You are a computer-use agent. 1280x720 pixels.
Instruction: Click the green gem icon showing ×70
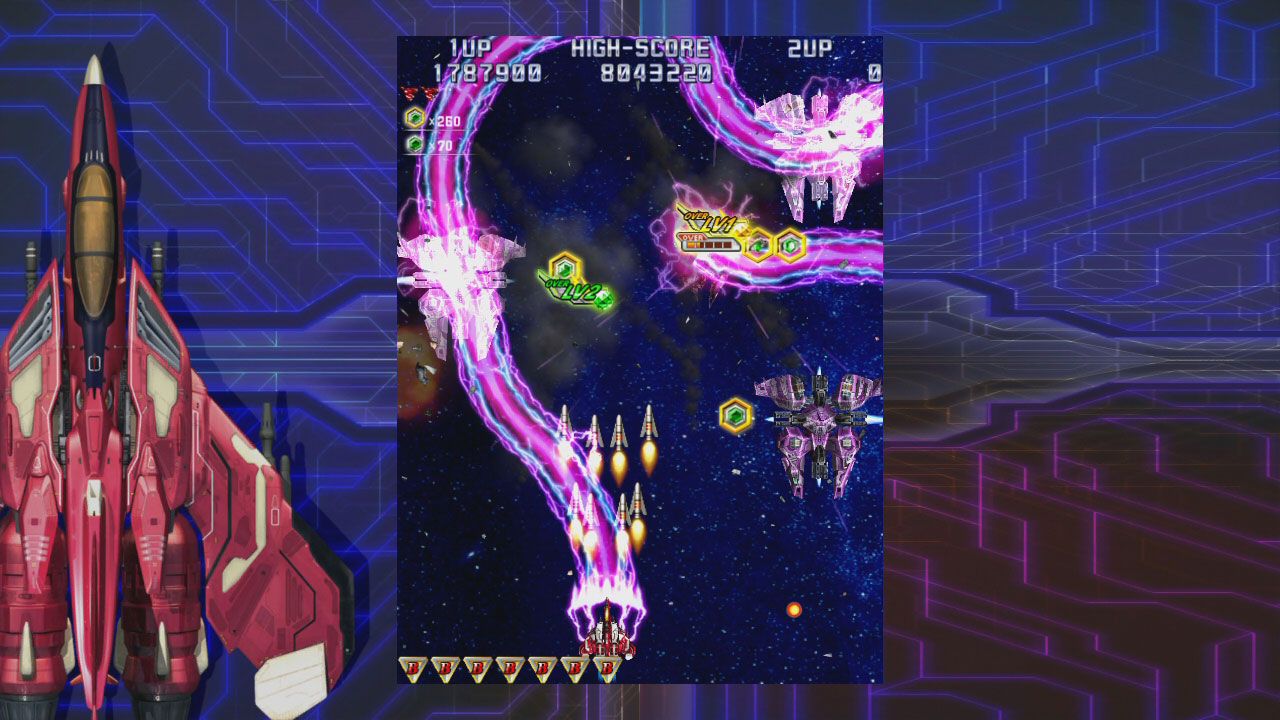point(415,144)
